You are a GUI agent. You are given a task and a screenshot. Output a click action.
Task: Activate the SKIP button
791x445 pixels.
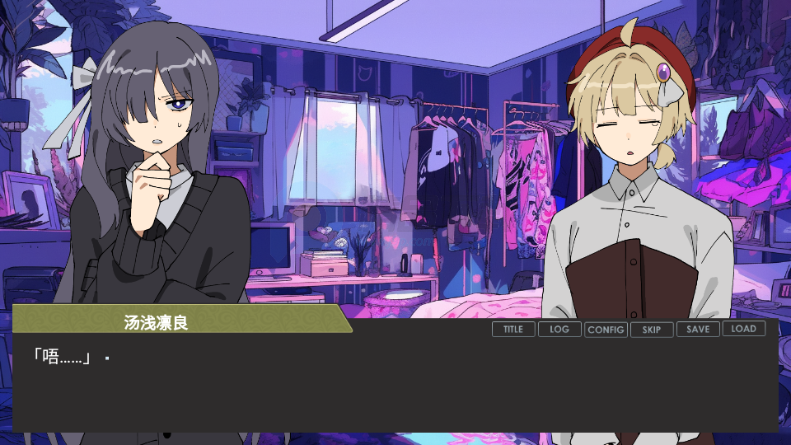tap(651, 329)
